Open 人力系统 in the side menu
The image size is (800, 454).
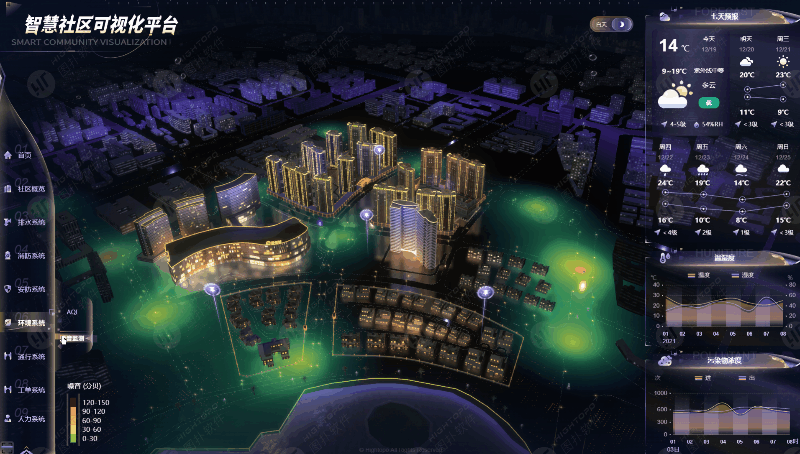click(x=29, y=419)
